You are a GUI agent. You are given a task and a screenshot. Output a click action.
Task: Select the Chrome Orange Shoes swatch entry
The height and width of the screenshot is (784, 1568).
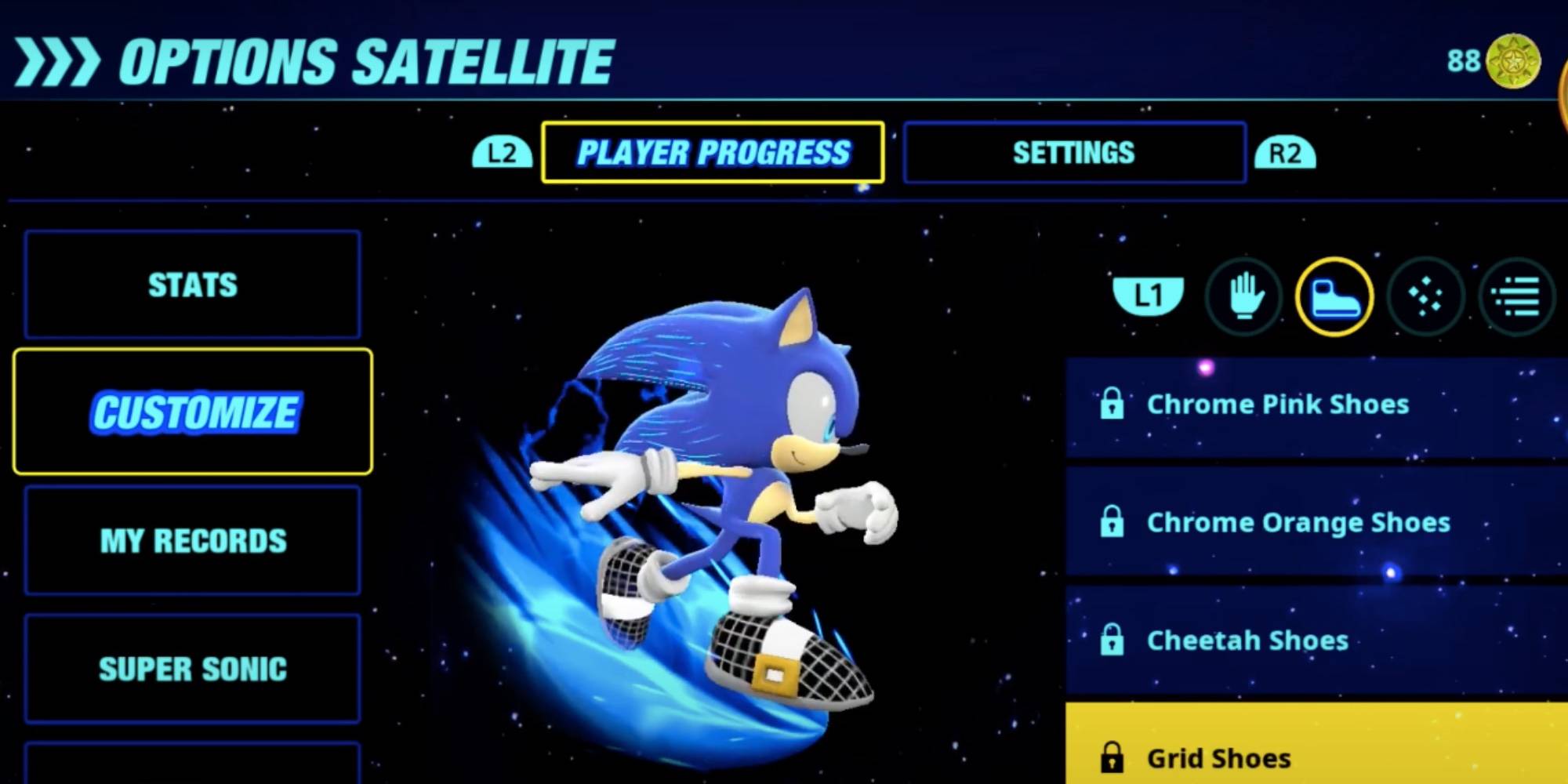point(1298,522)
